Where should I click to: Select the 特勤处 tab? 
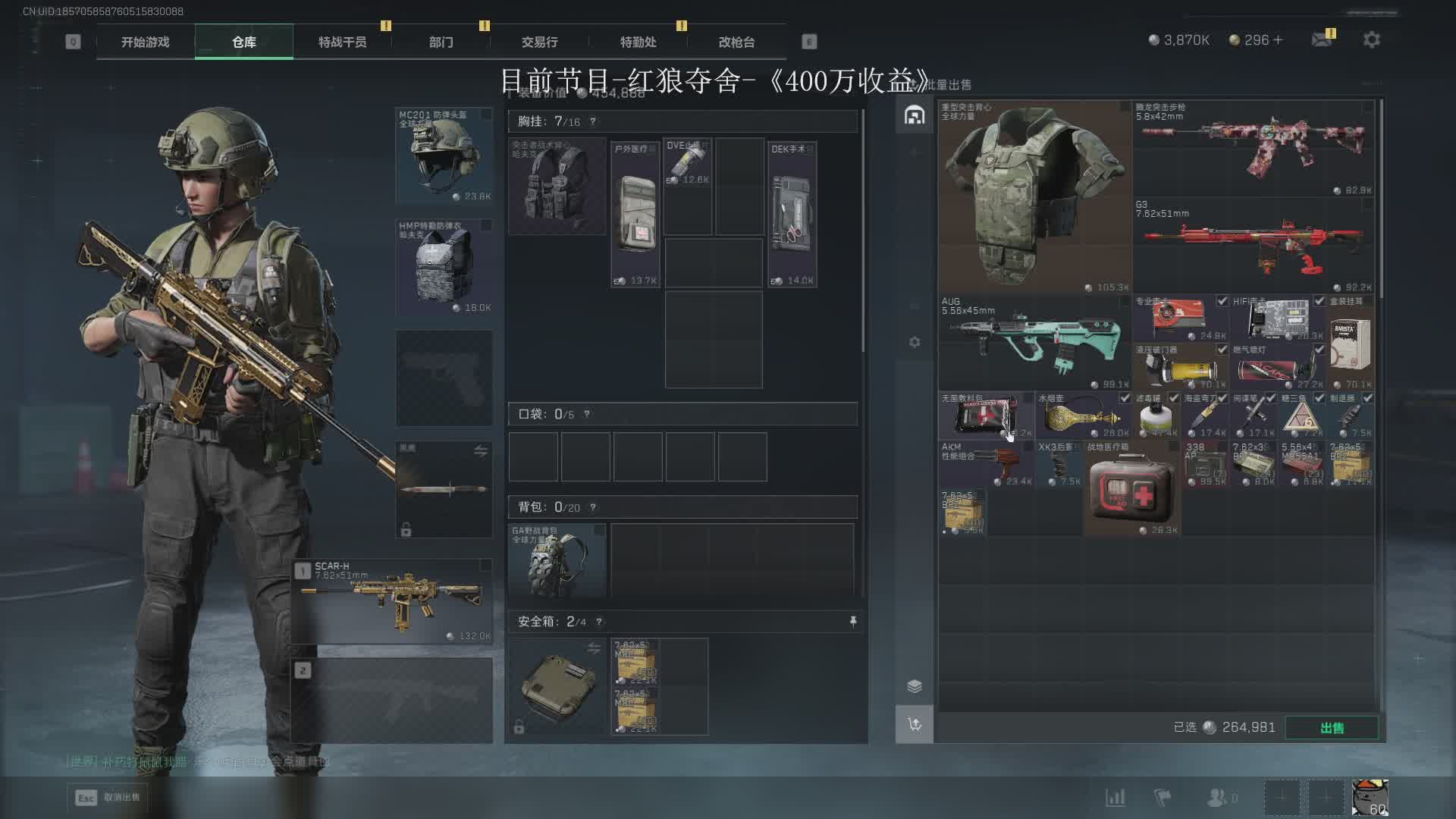click(x=638, y=42)
